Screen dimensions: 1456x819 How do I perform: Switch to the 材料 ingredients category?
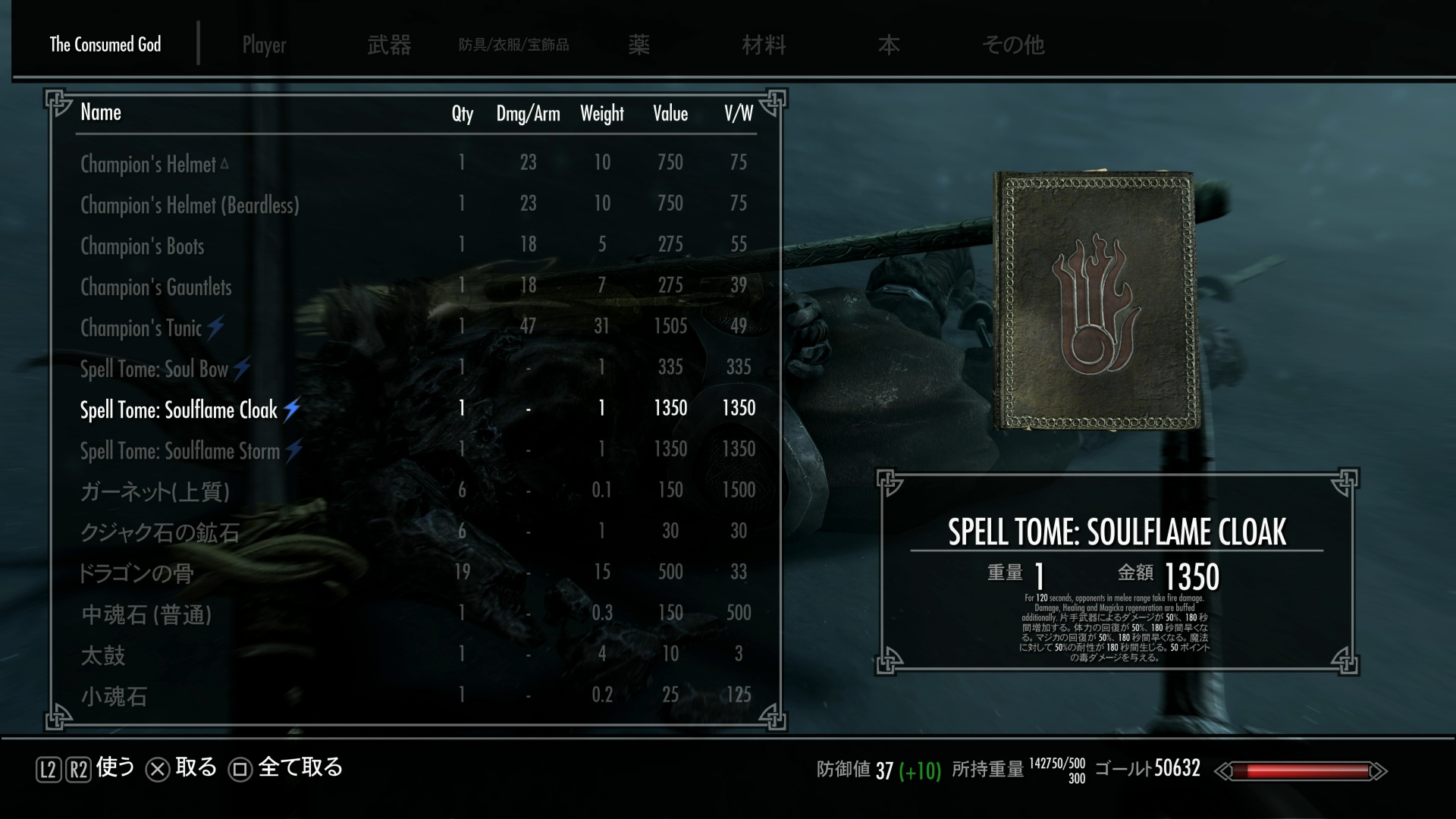coord(764,45)
